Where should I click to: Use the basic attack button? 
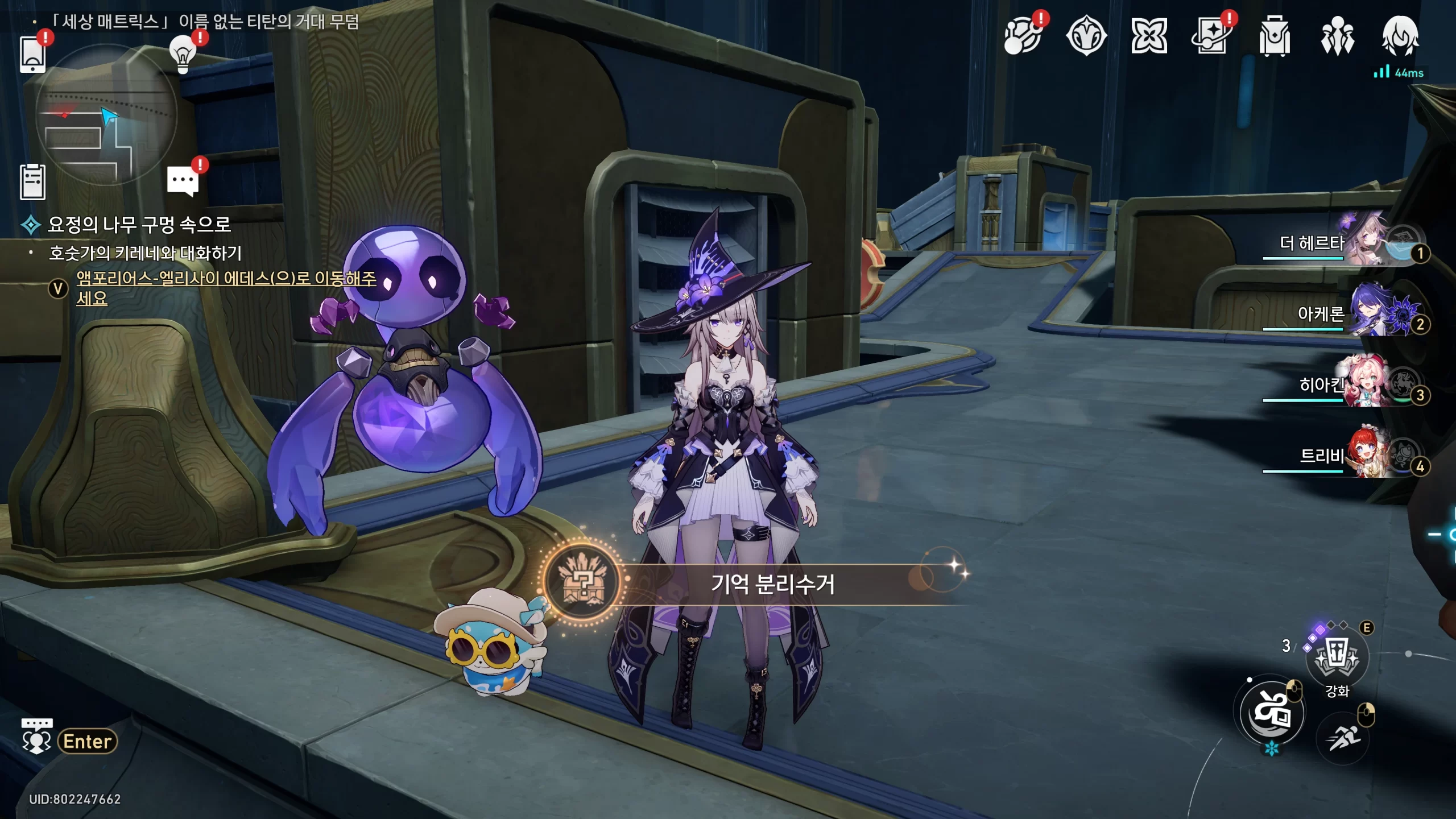tap(1272, 713)
